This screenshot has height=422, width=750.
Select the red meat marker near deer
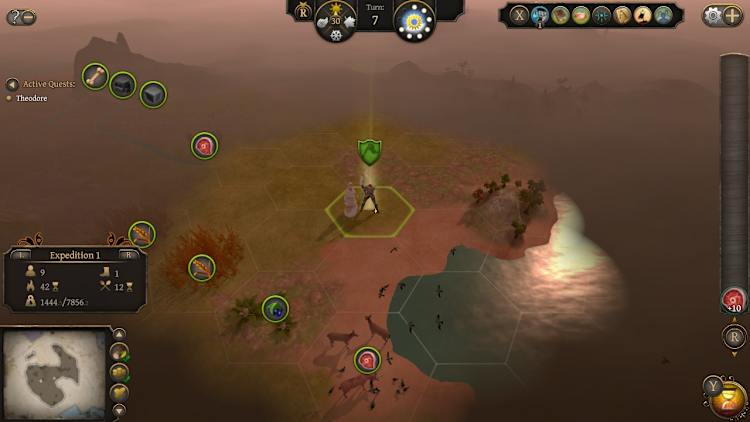click(367, 359)
